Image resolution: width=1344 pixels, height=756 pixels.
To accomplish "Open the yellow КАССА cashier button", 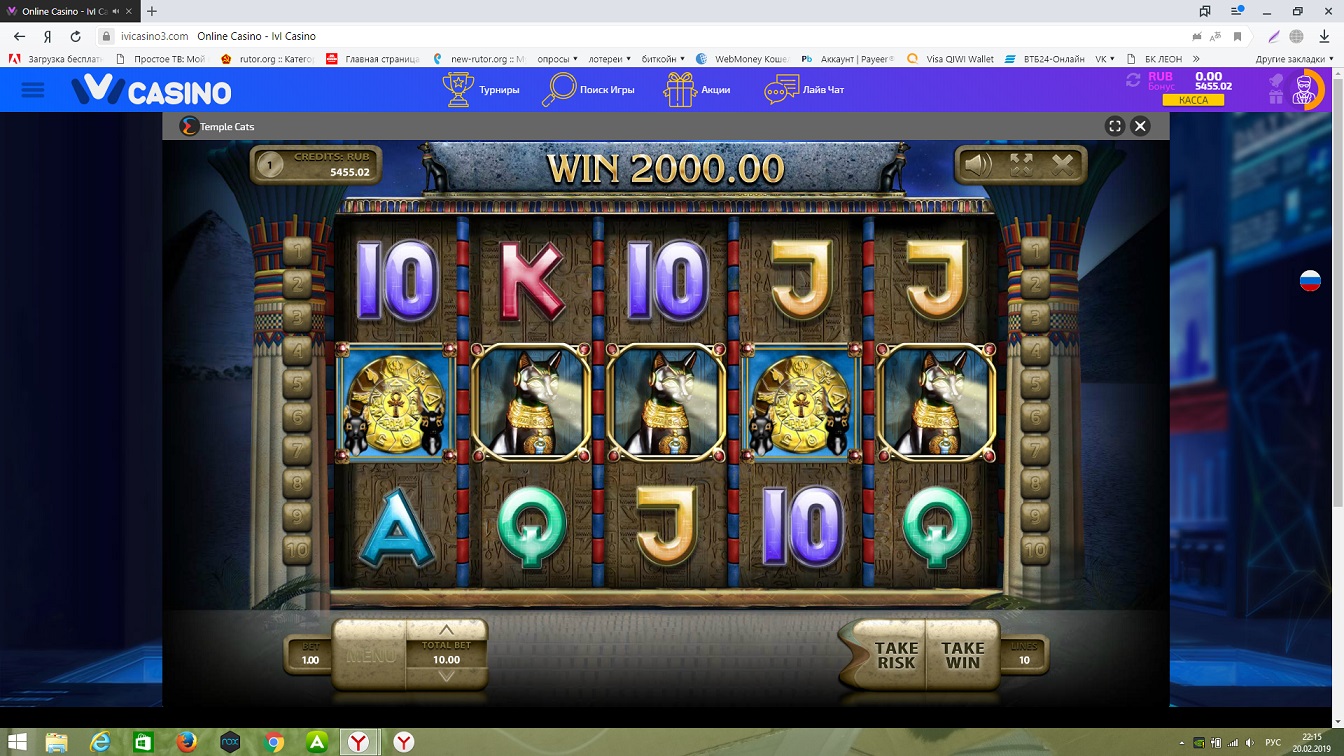I will click(x=1193, y=100).
